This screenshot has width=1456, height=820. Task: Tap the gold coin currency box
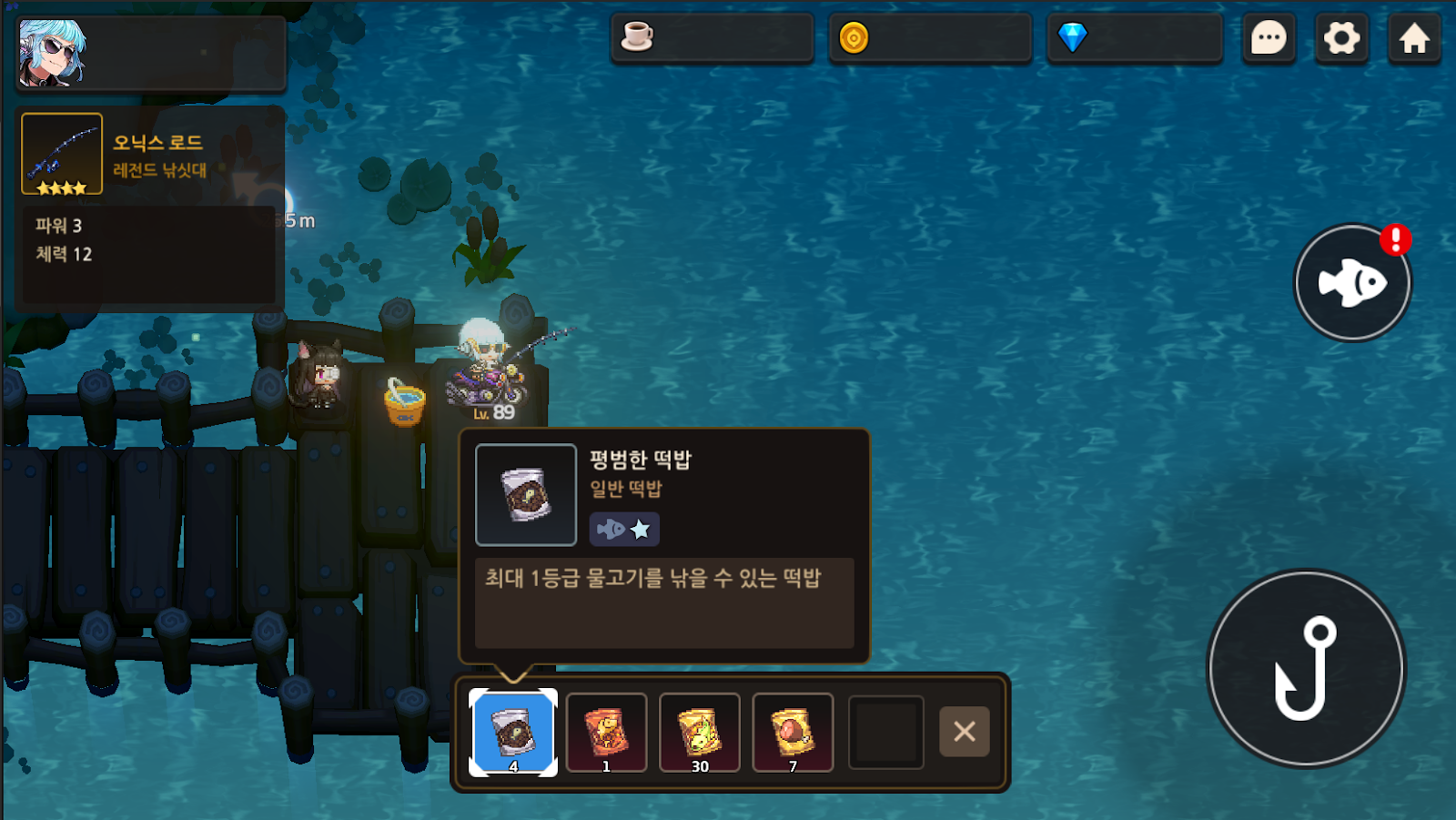(x=930, y=38)
